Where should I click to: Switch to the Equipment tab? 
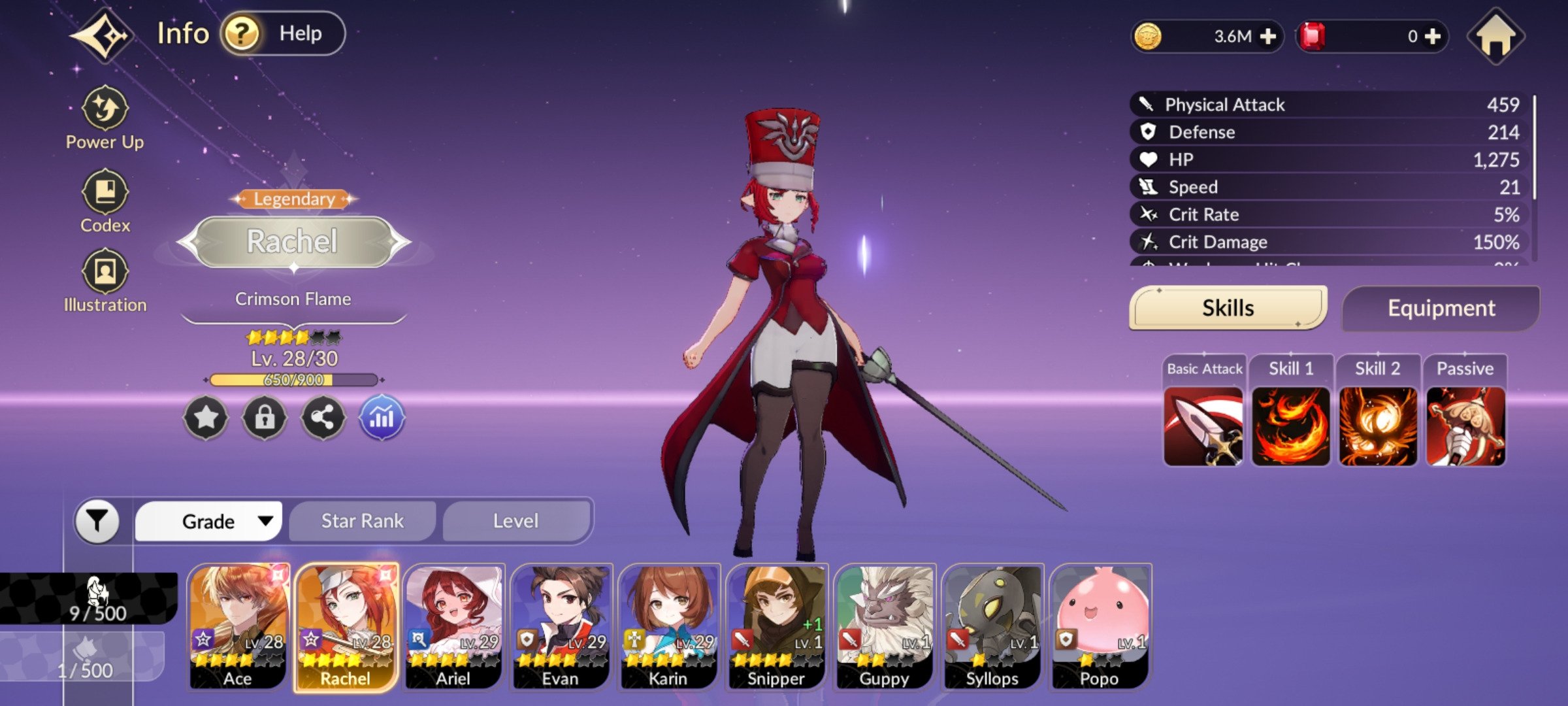point(1441,308)
